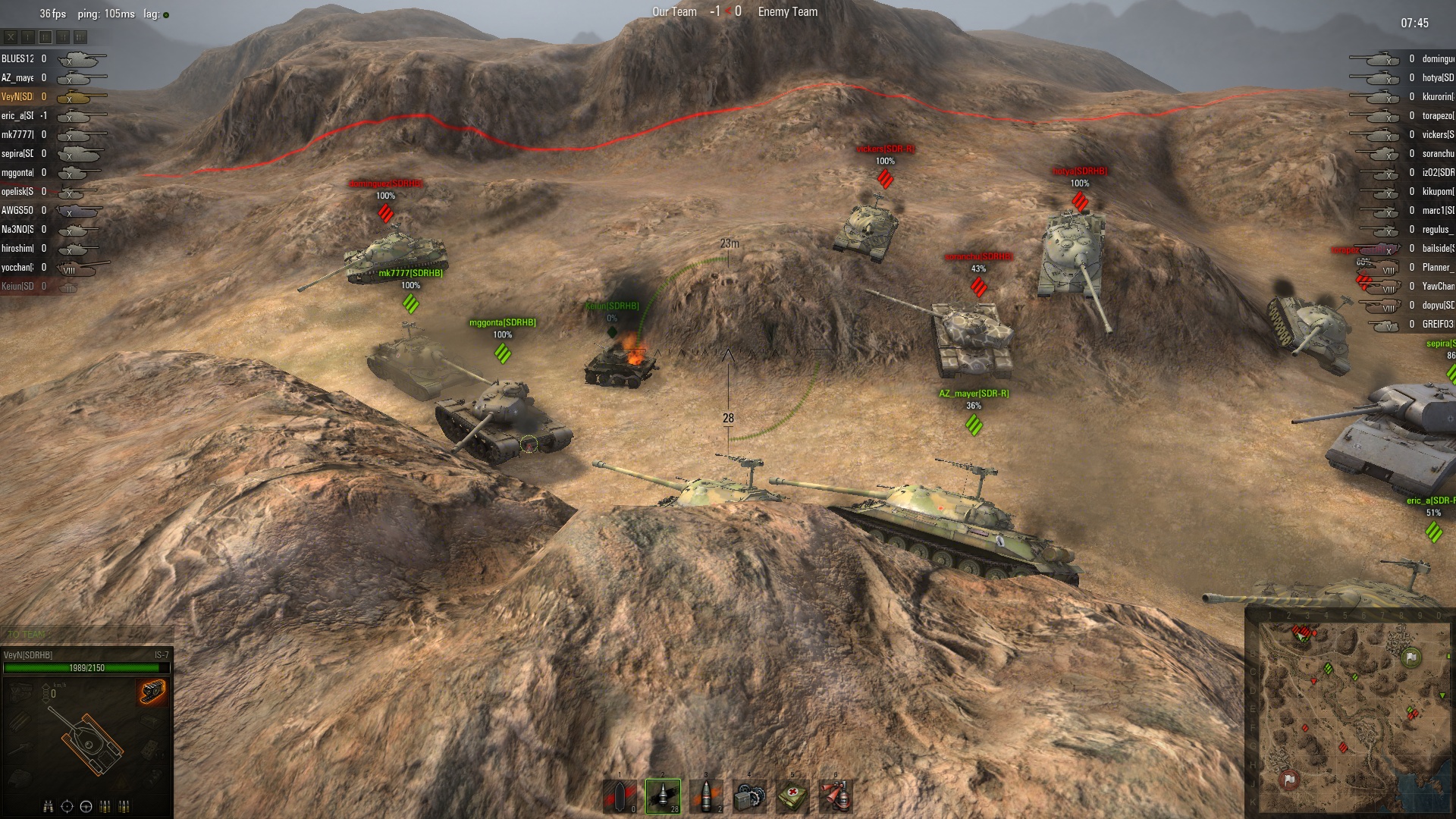Click the engine module icon in damage panel
The height and width of the screenshot is (819, 1456).
21,691
